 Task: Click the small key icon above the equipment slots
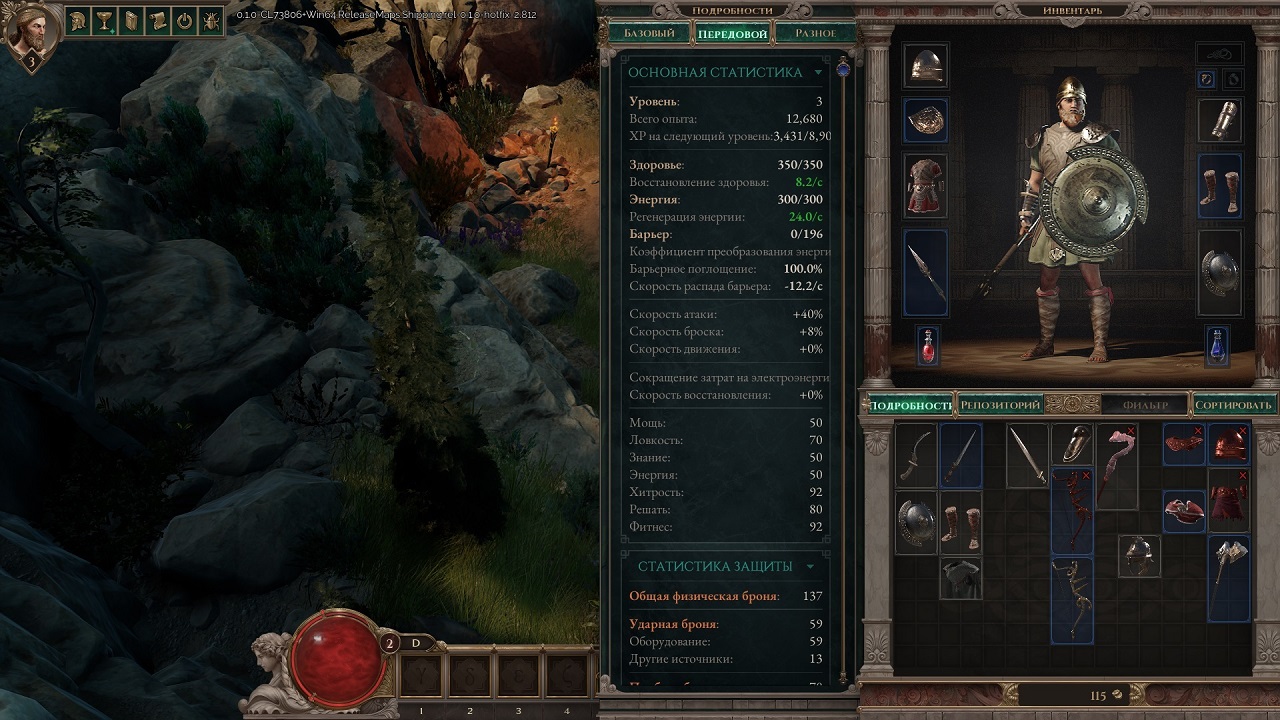1219,53
